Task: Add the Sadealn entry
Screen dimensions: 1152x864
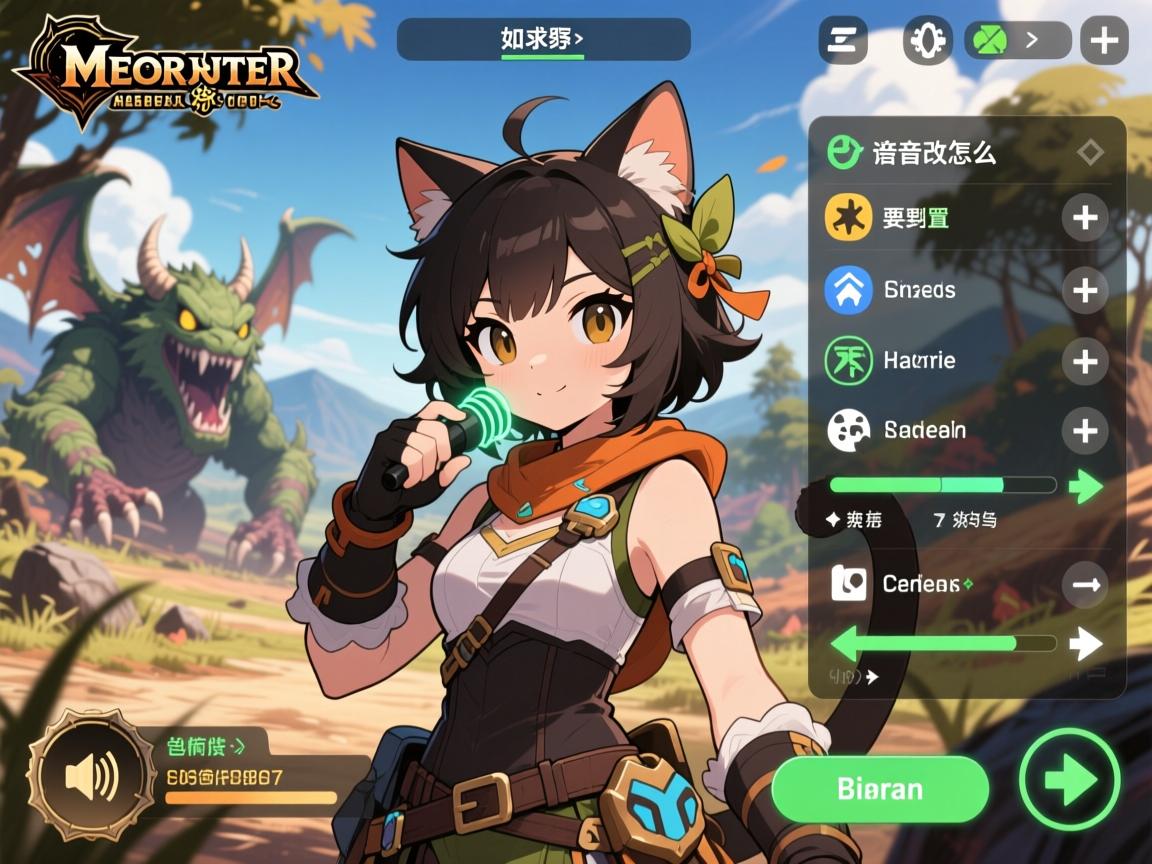Action: click(1085, 431)
